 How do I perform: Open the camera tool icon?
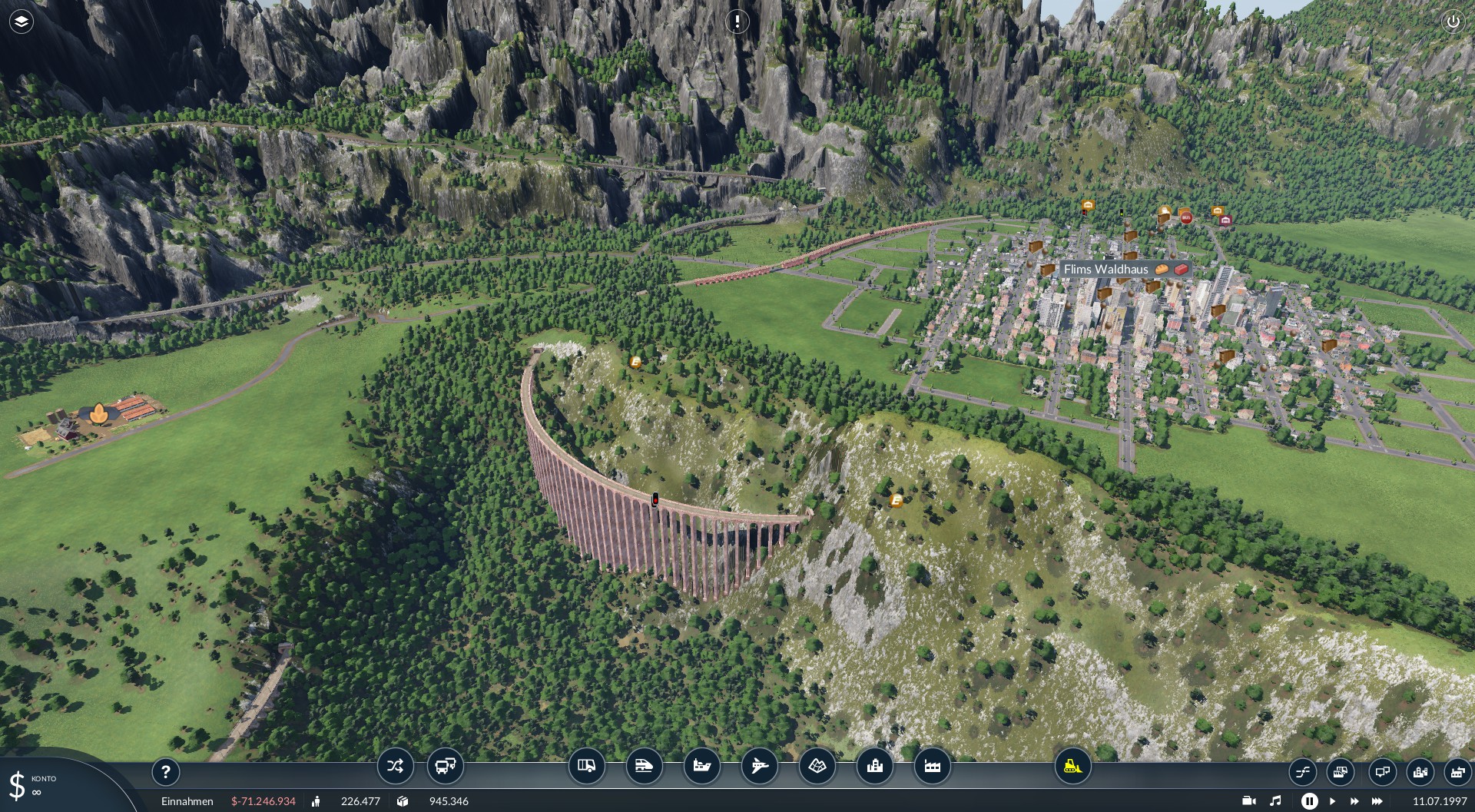(x=1248, y=800)
